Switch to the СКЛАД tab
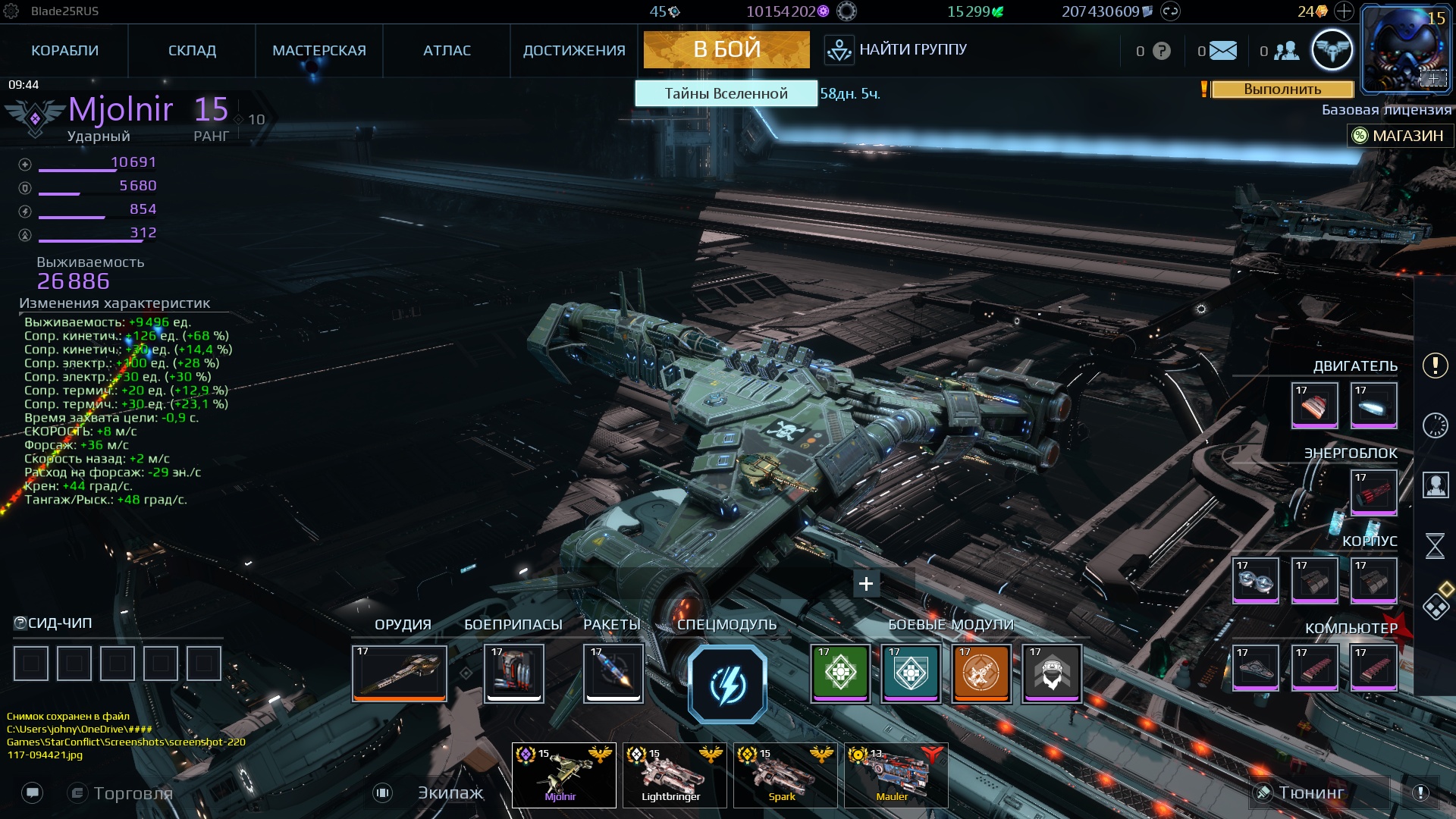The width and height of the screenshot is (1456, 819). pyautogui.click(x=191, y=50)
